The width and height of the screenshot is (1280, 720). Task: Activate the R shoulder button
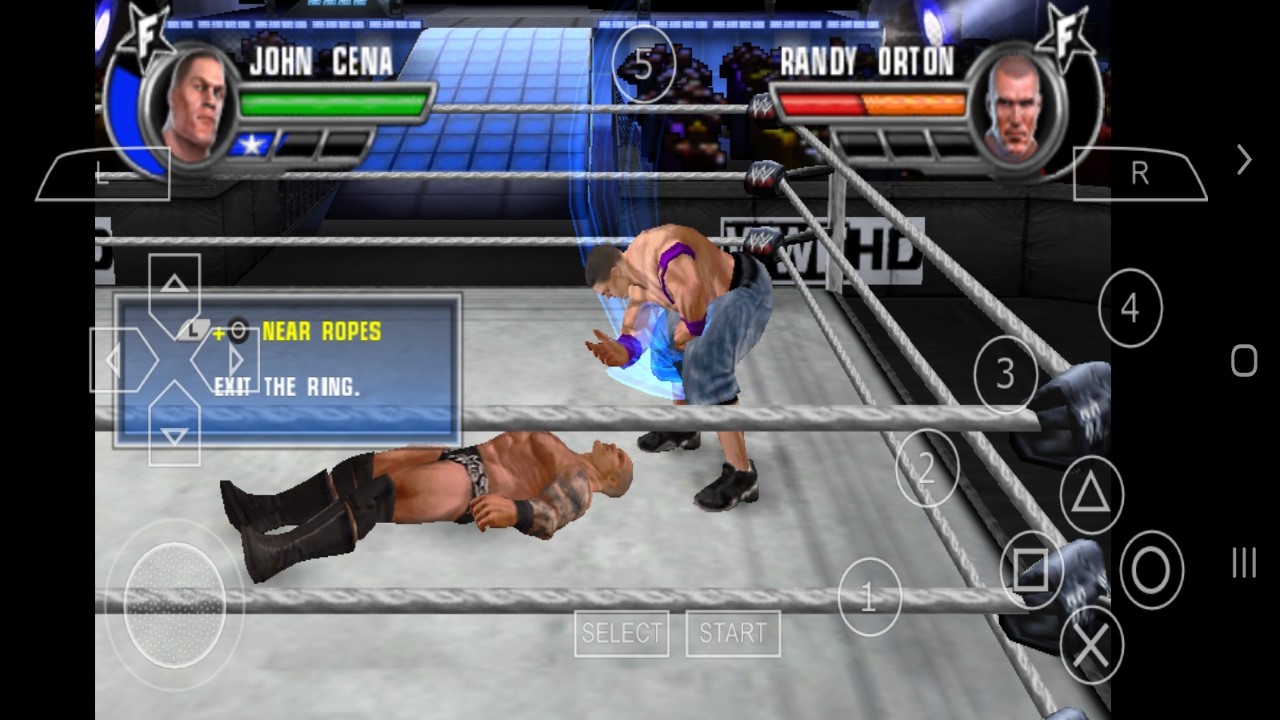coord(1140,175)
